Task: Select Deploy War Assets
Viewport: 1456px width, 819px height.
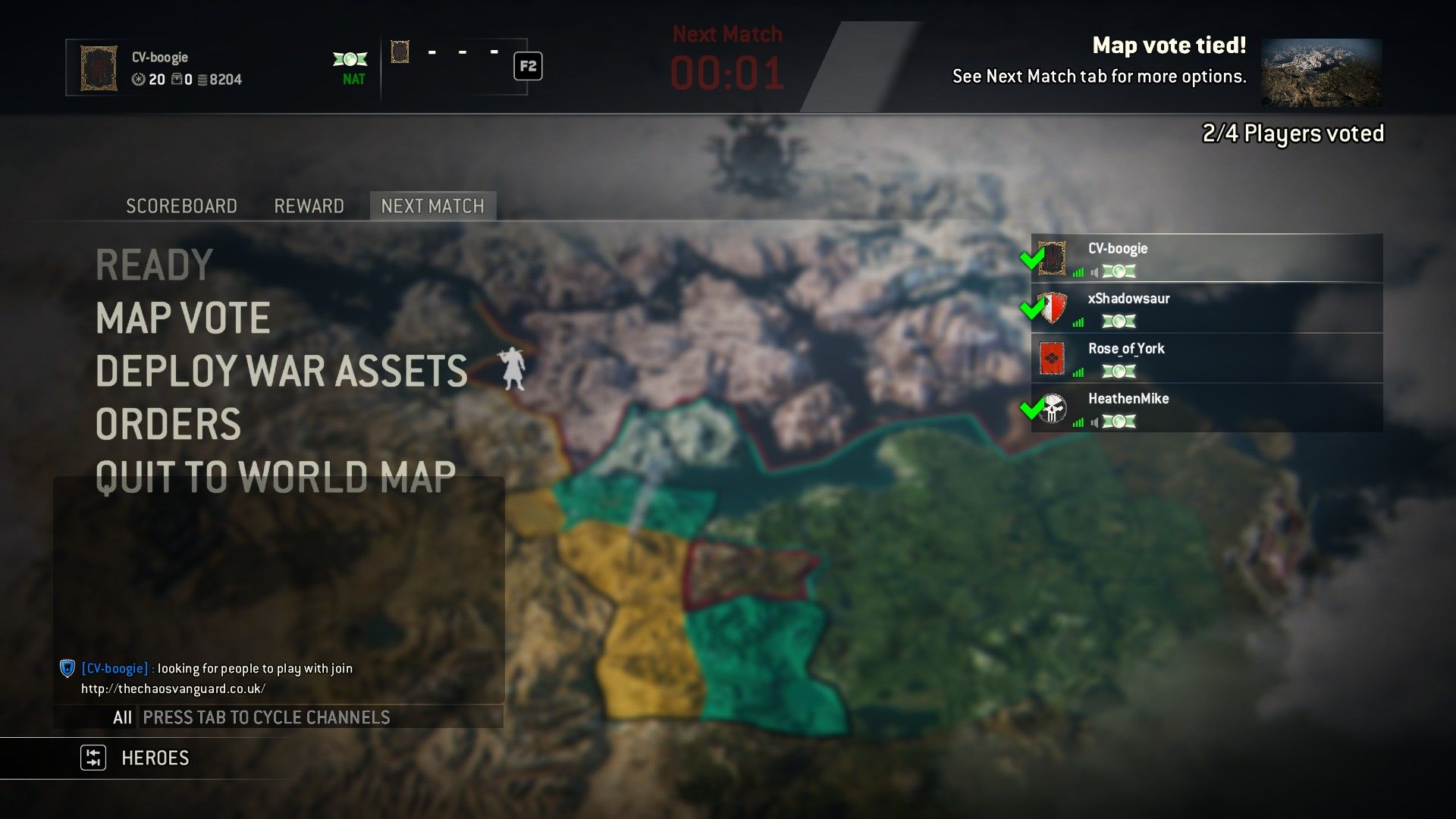Action: (281, 372)
